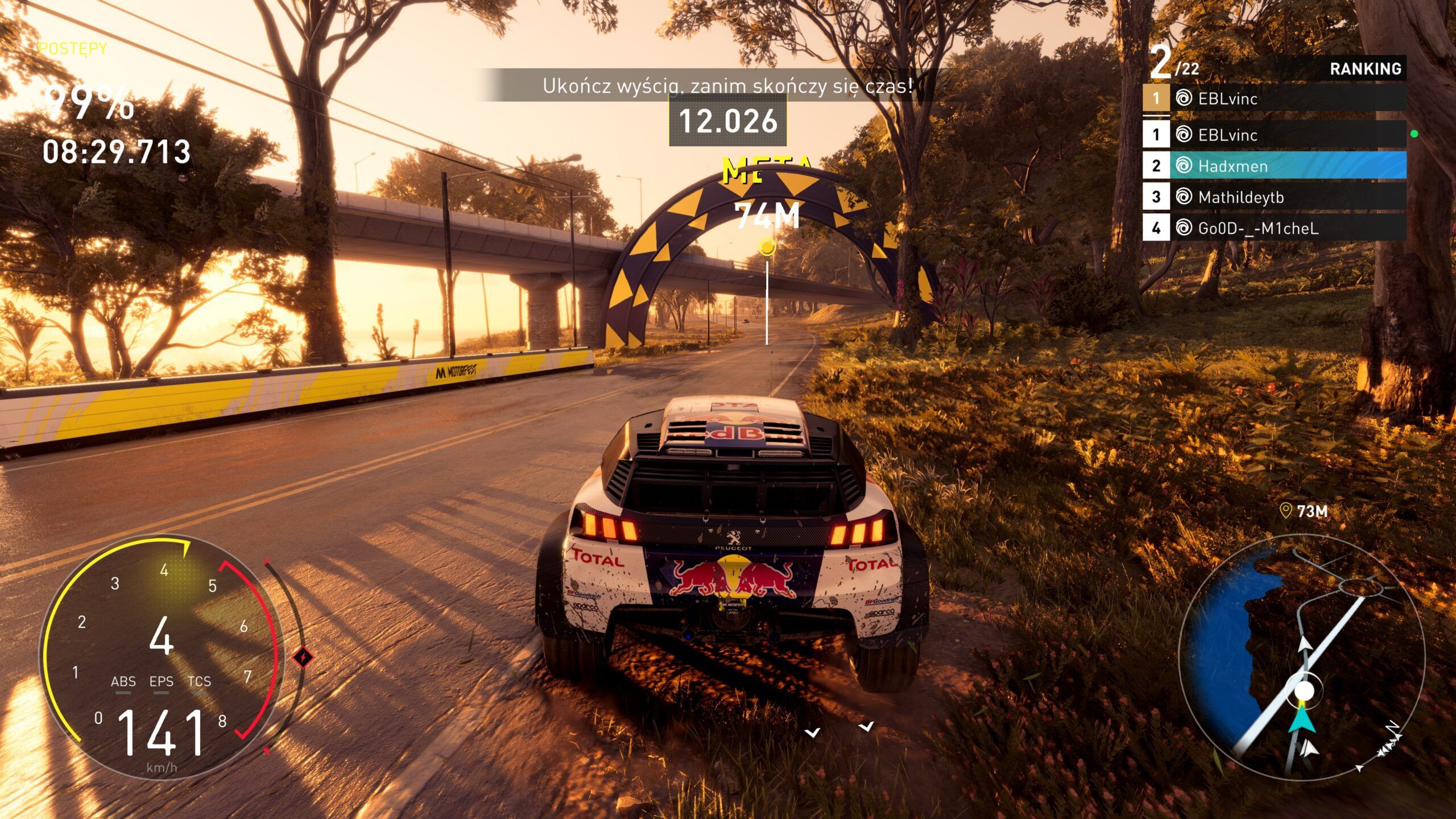1456x819 pixels.
Task: Click the RANKING header label
Action: click(1365, 69)
